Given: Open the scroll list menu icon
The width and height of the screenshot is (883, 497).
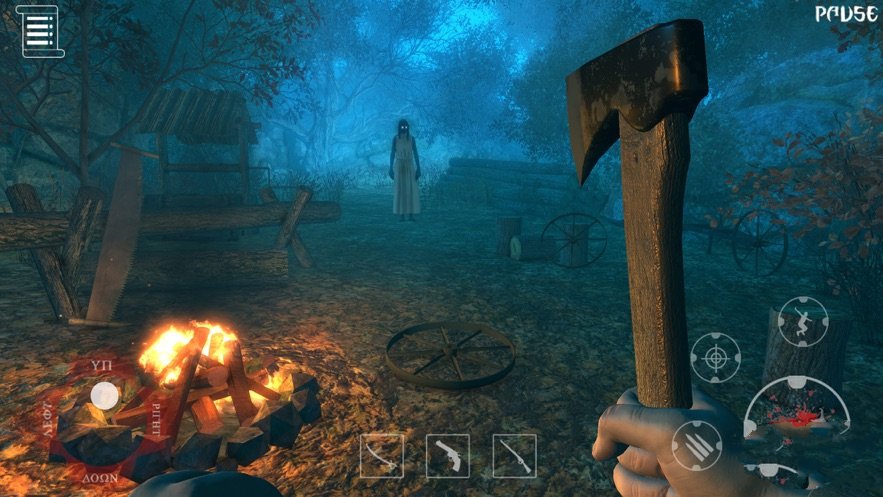Looking at the screenshot, I should [39, 30].
